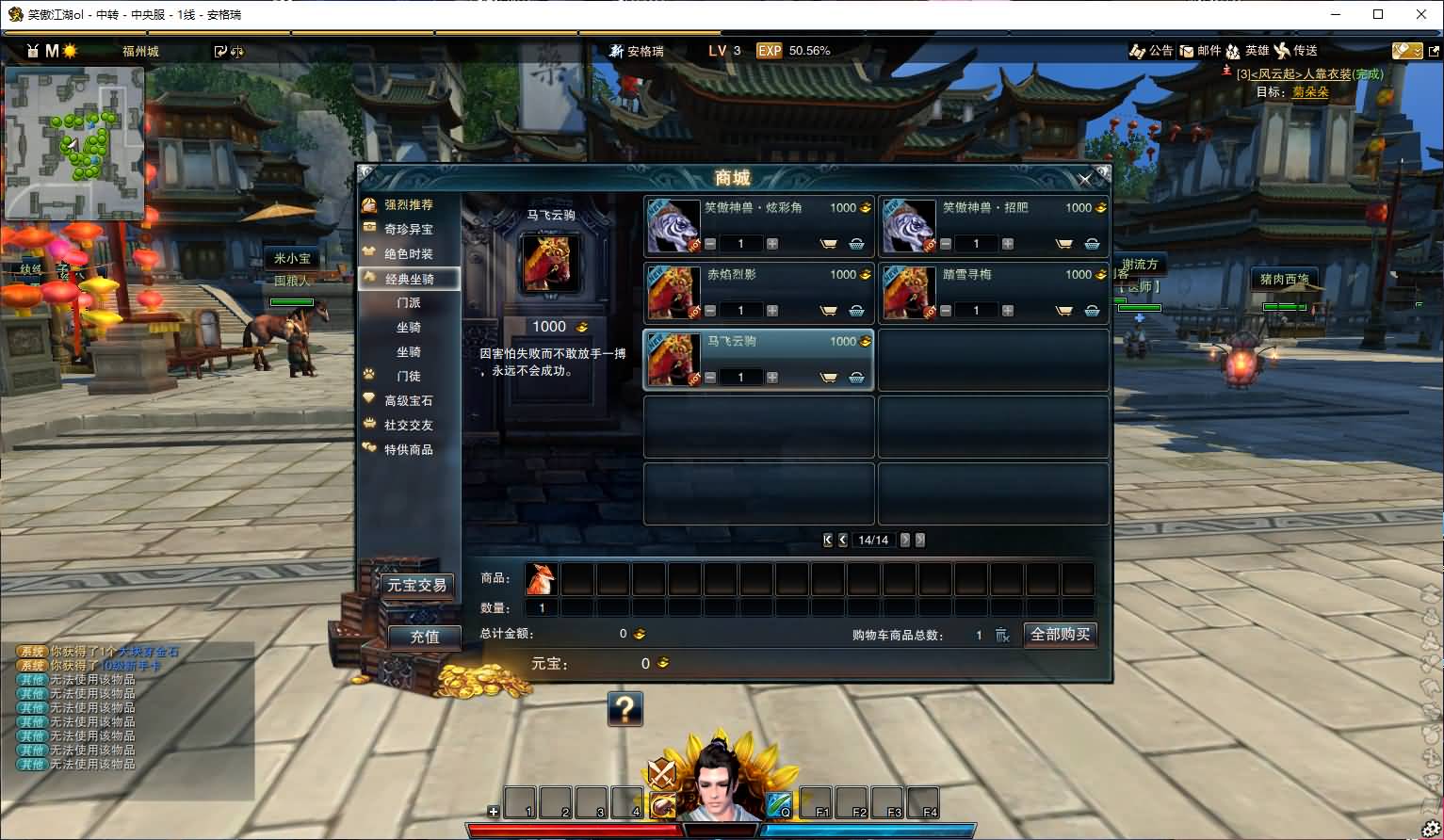
Task: Decrease 蹋雪寻梅 quantity with minus stepper
Action: 945,310
